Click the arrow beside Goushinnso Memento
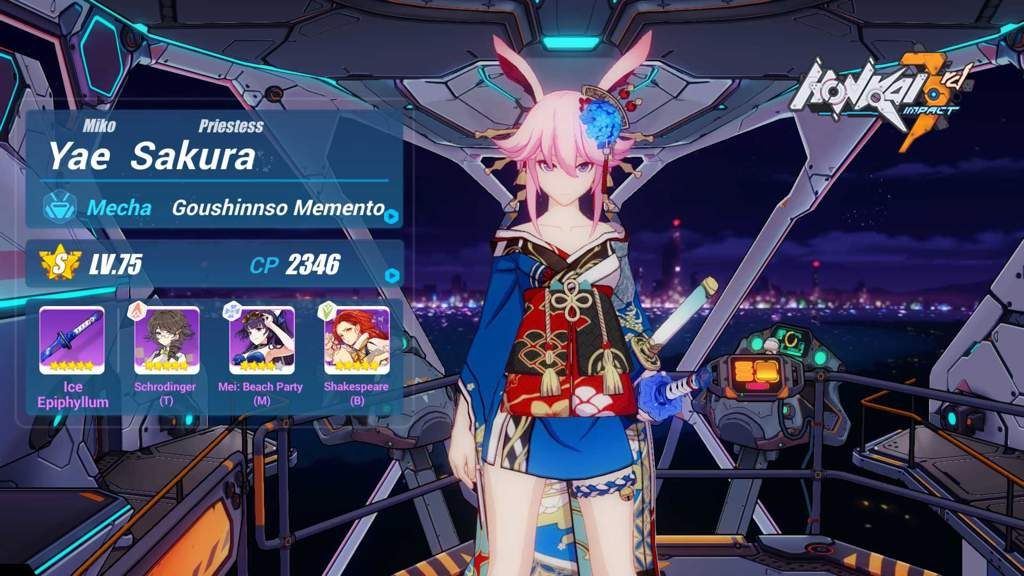Screen dimensions: 1024x576 pyautogui.click(x=392, y=215)
